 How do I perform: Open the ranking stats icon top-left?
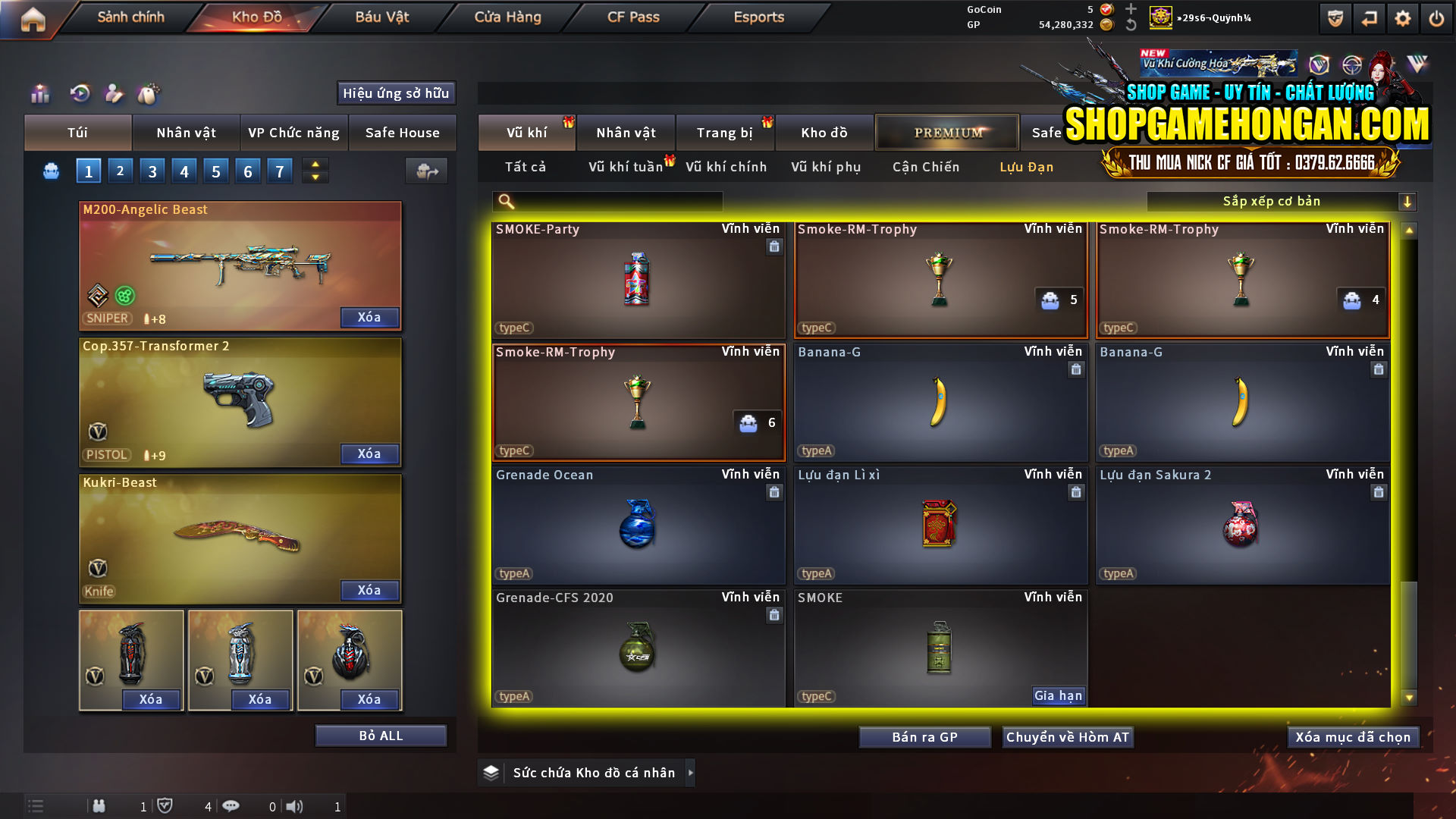pyautogui.click(x=39, y=94)
